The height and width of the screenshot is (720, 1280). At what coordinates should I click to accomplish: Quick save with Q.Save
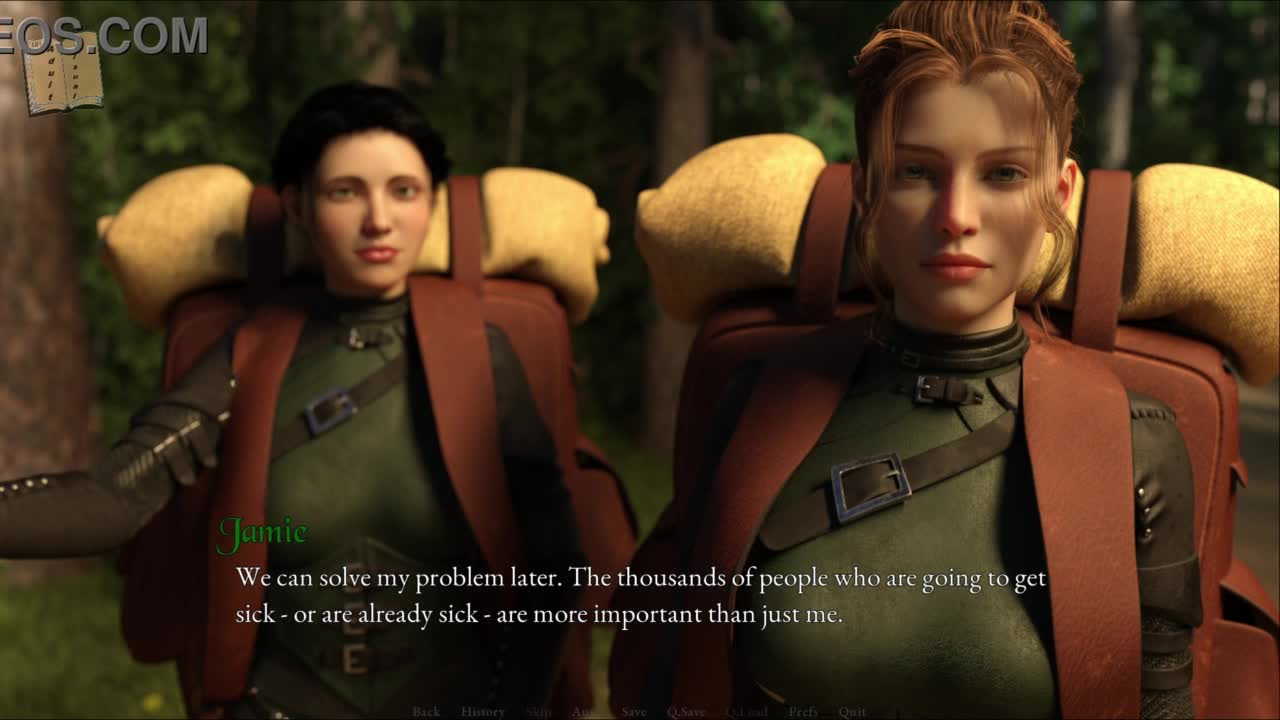click(x=686, y=712)
